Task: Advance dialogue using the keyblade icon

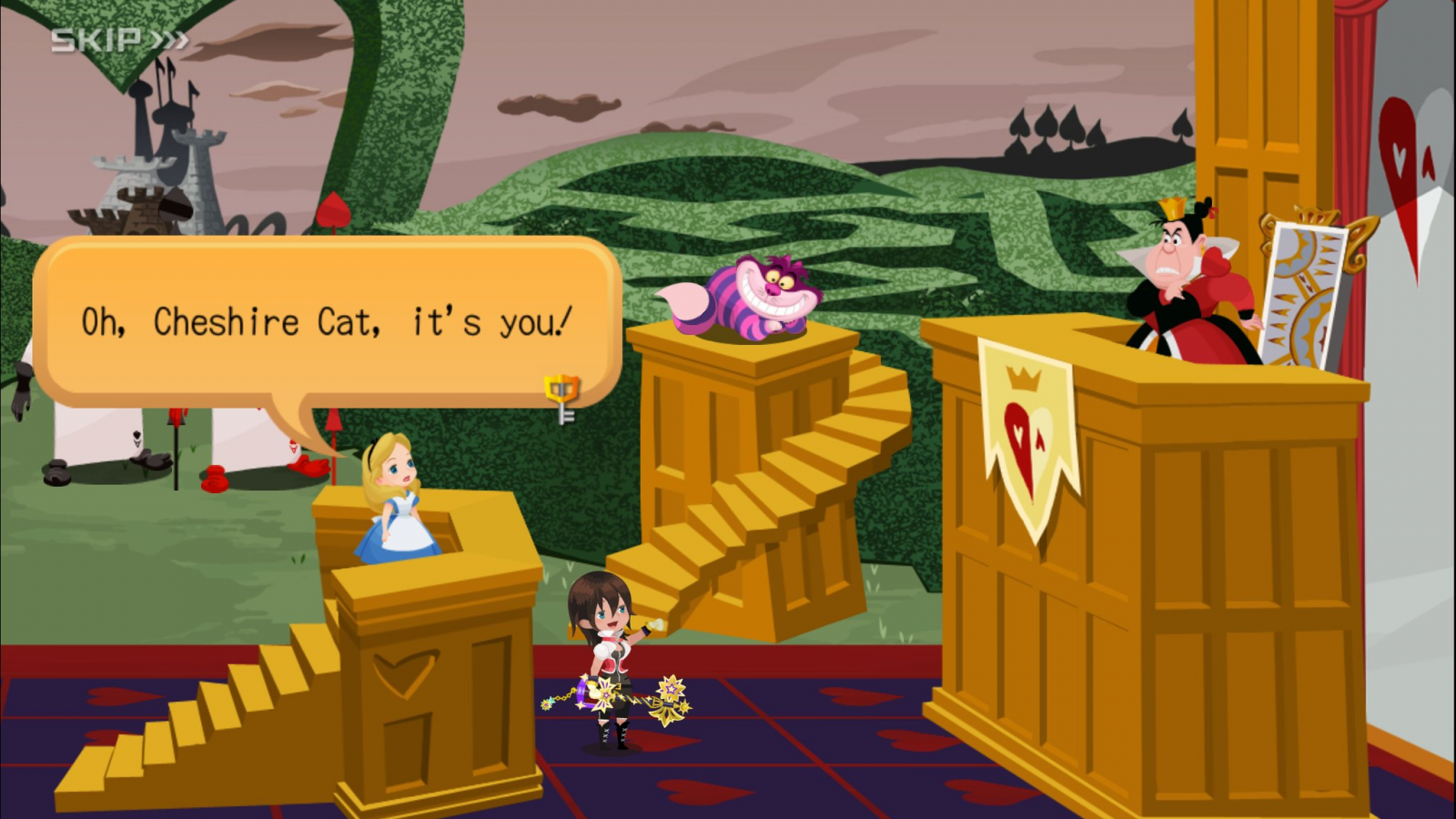Action: pos(562,398)
